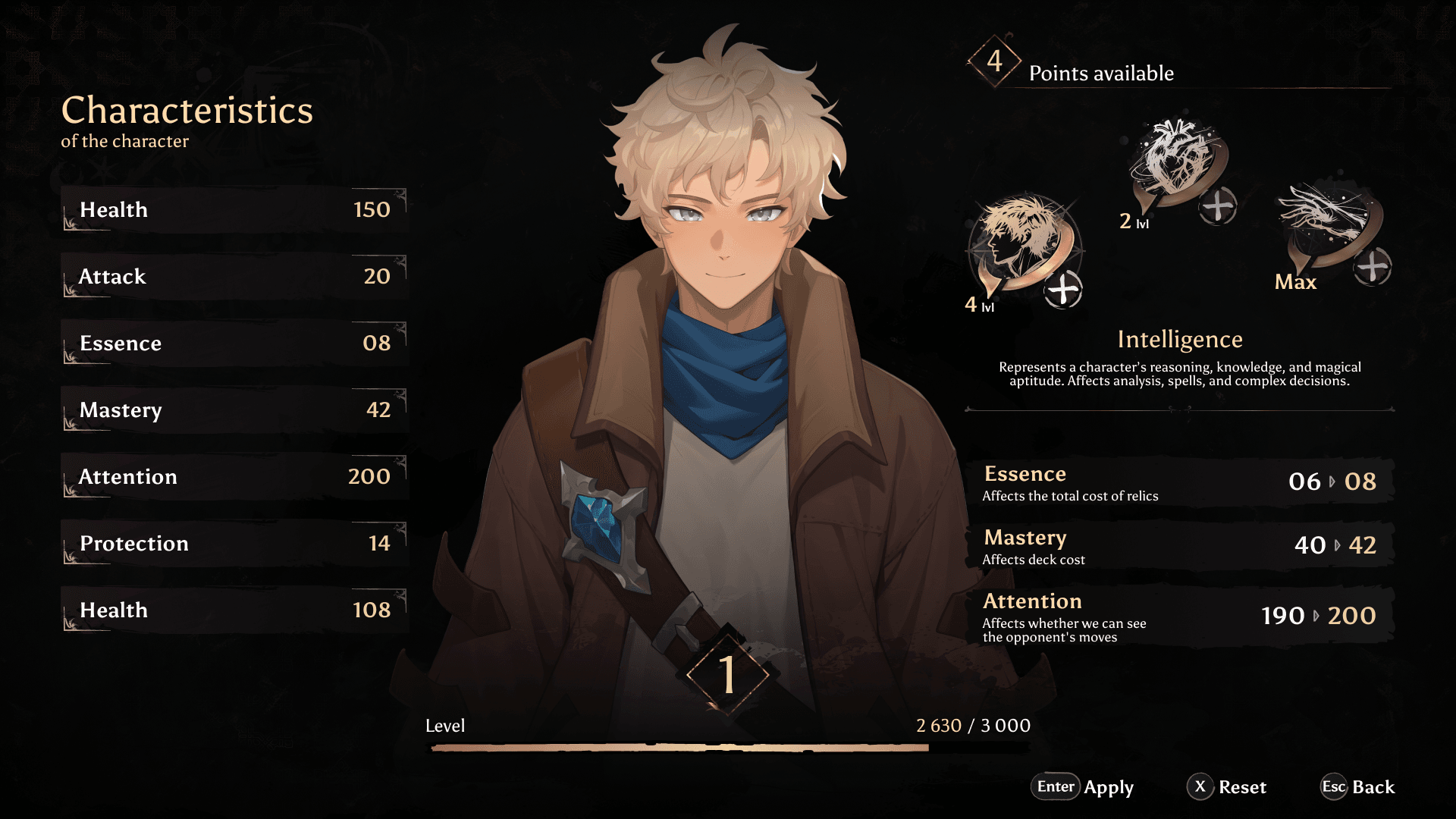Select the Attack stat row
This screenshot has width=1456, height=819.
(234, 277)
